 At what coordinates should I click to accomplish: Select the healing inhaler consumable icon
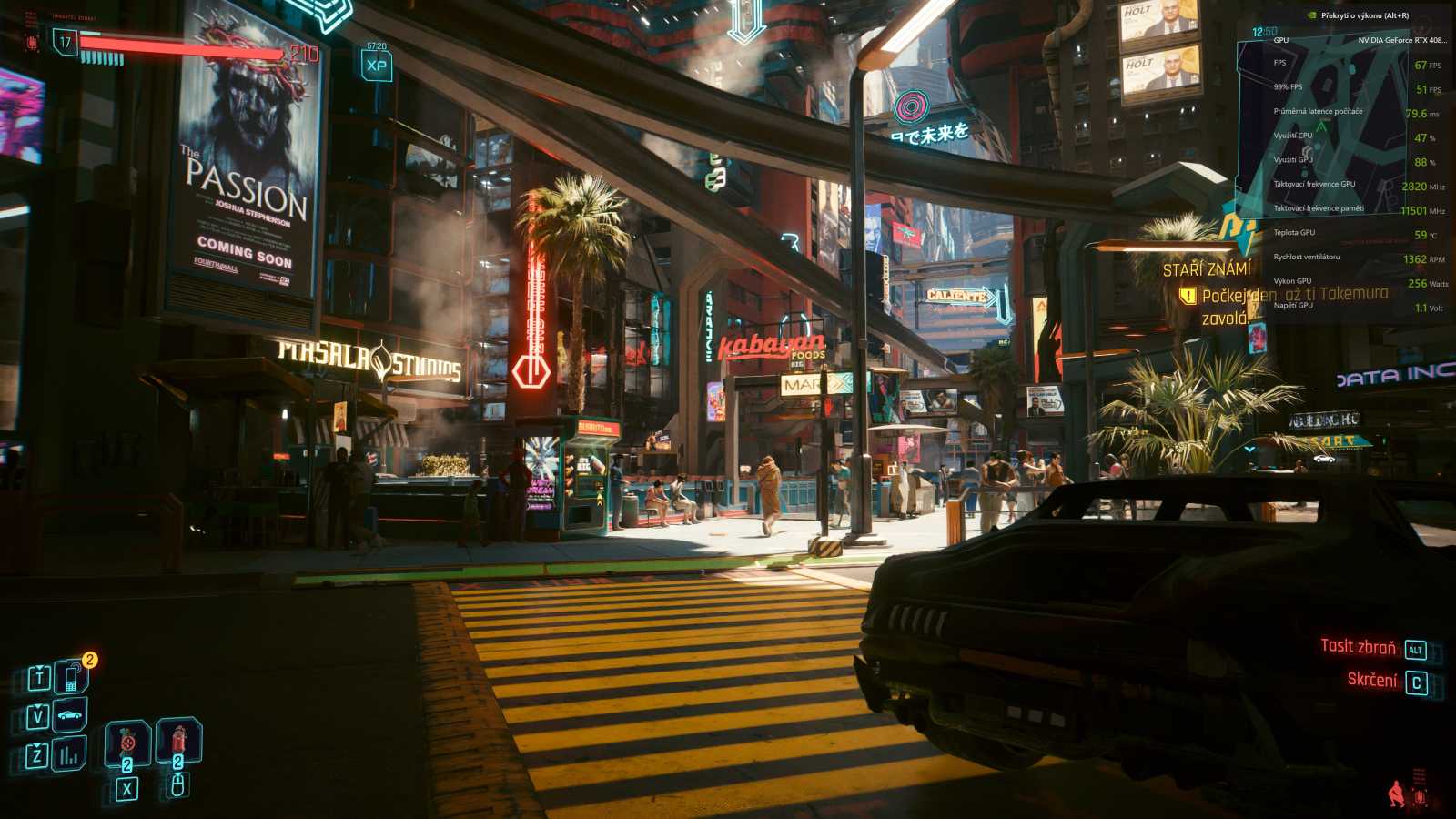[177, 740]
